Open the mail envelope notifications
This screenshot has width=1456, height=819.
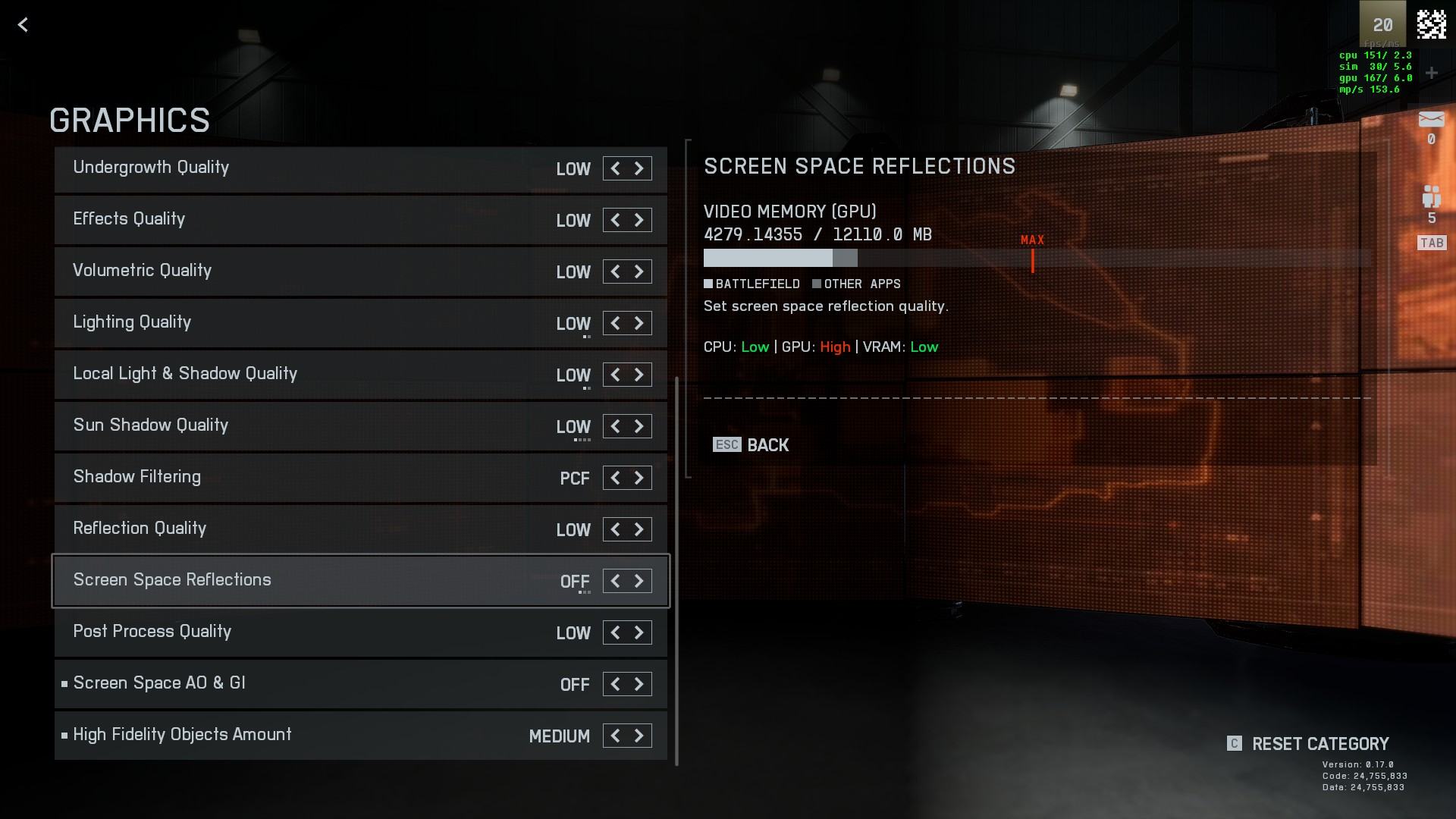click(x=1431, y=120)
